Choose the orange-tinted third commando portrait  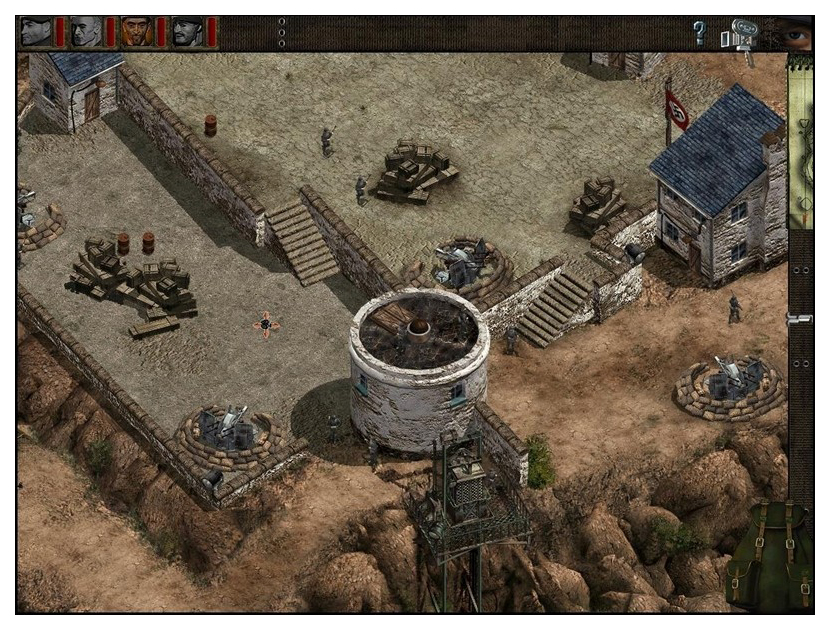136,32
